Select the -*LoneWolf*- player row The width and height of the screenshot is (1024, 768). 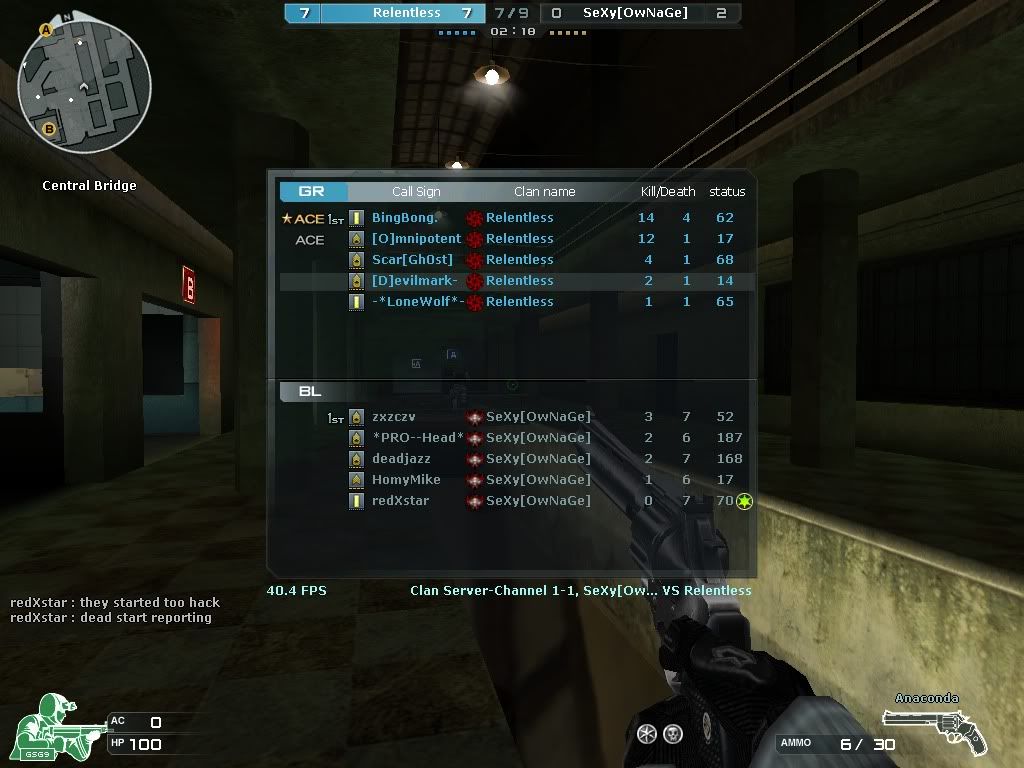click(512, 302)
